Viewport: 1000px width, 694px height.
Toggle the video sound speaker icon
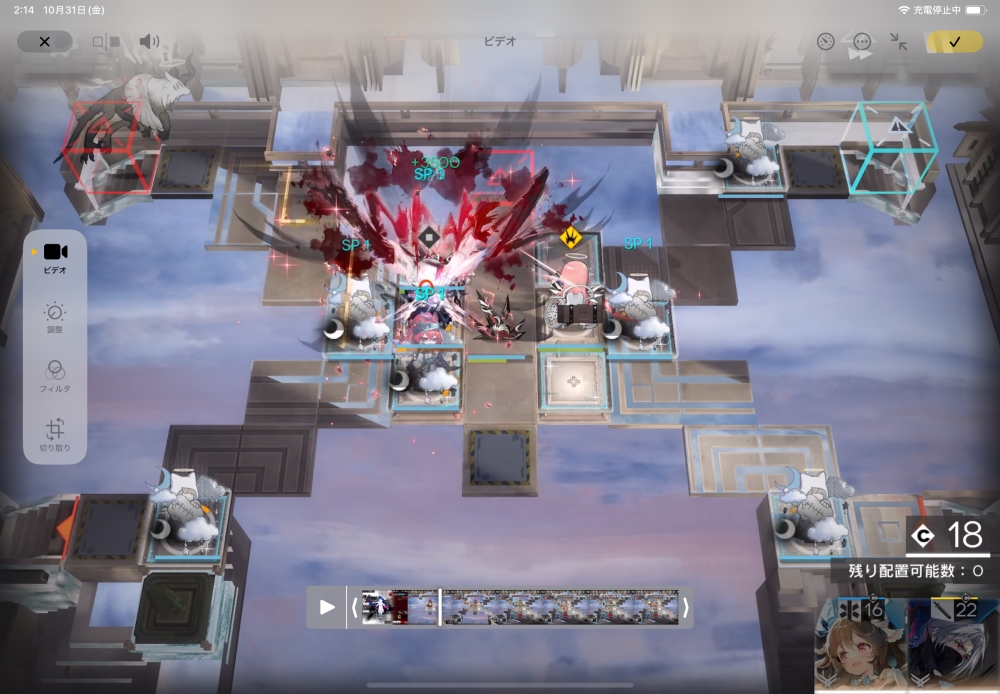pos(149,42)
